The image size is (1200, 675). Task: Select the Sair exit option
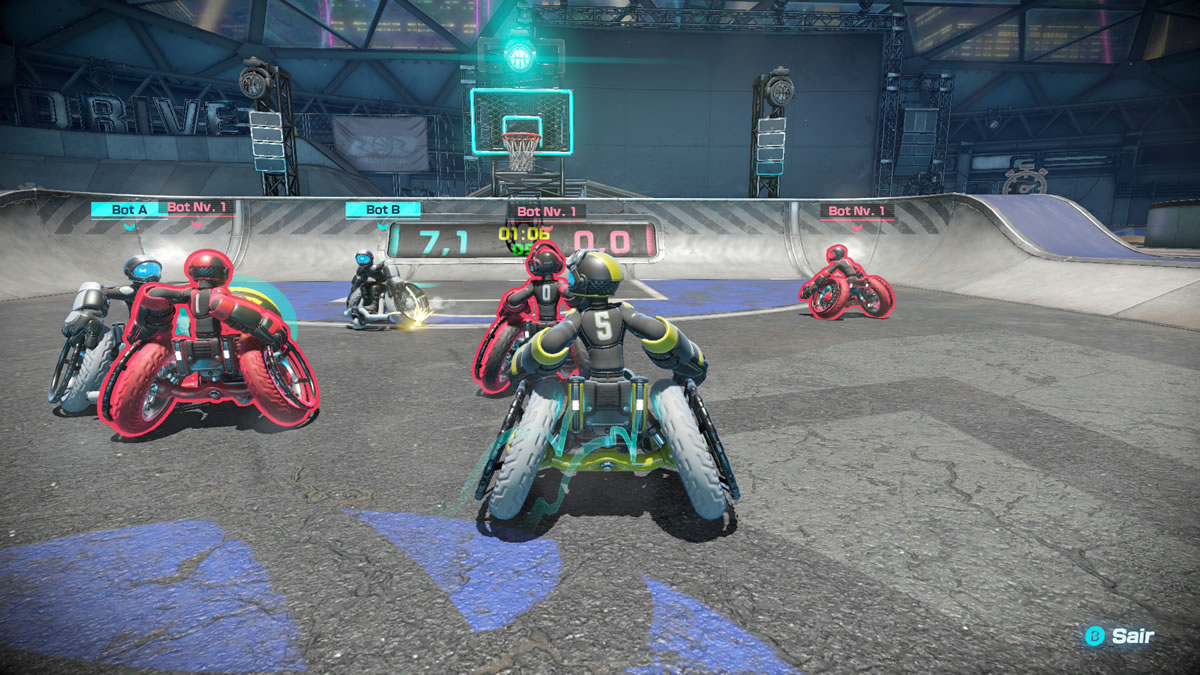click(1121, 636)
